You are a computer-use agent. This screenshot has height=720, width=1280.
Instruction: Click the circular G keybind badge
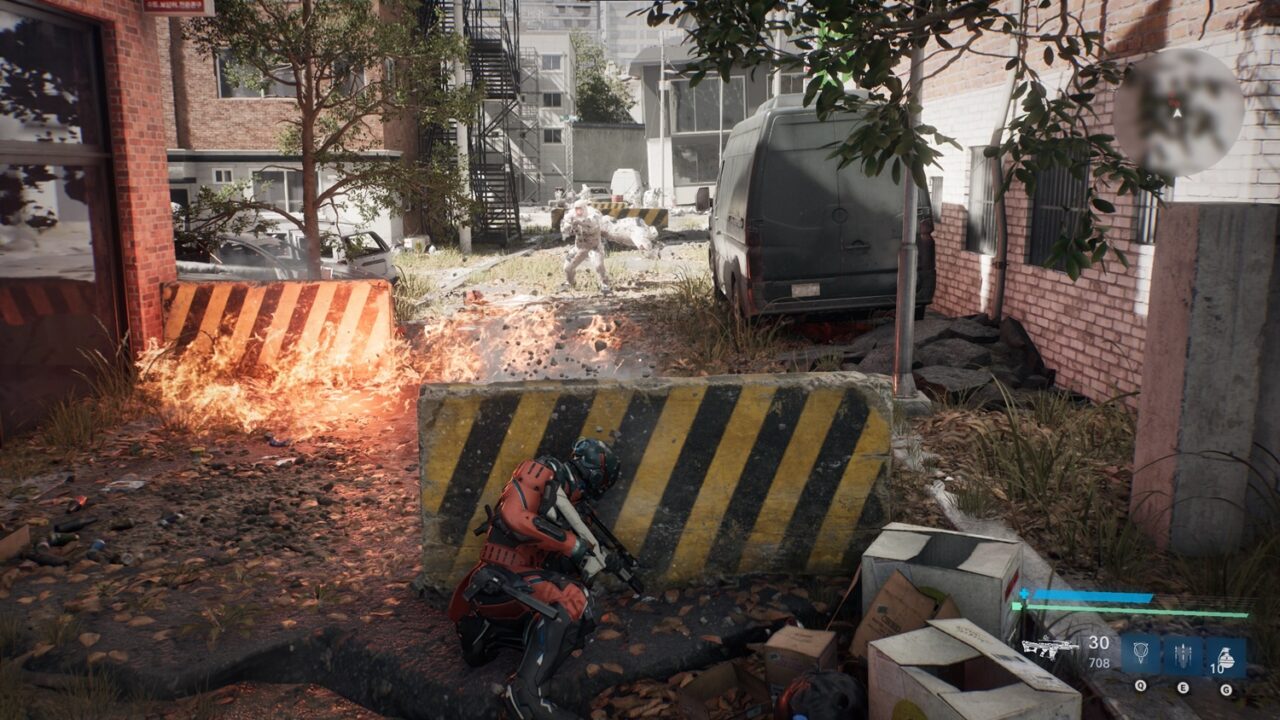[x=1226, y=688]
